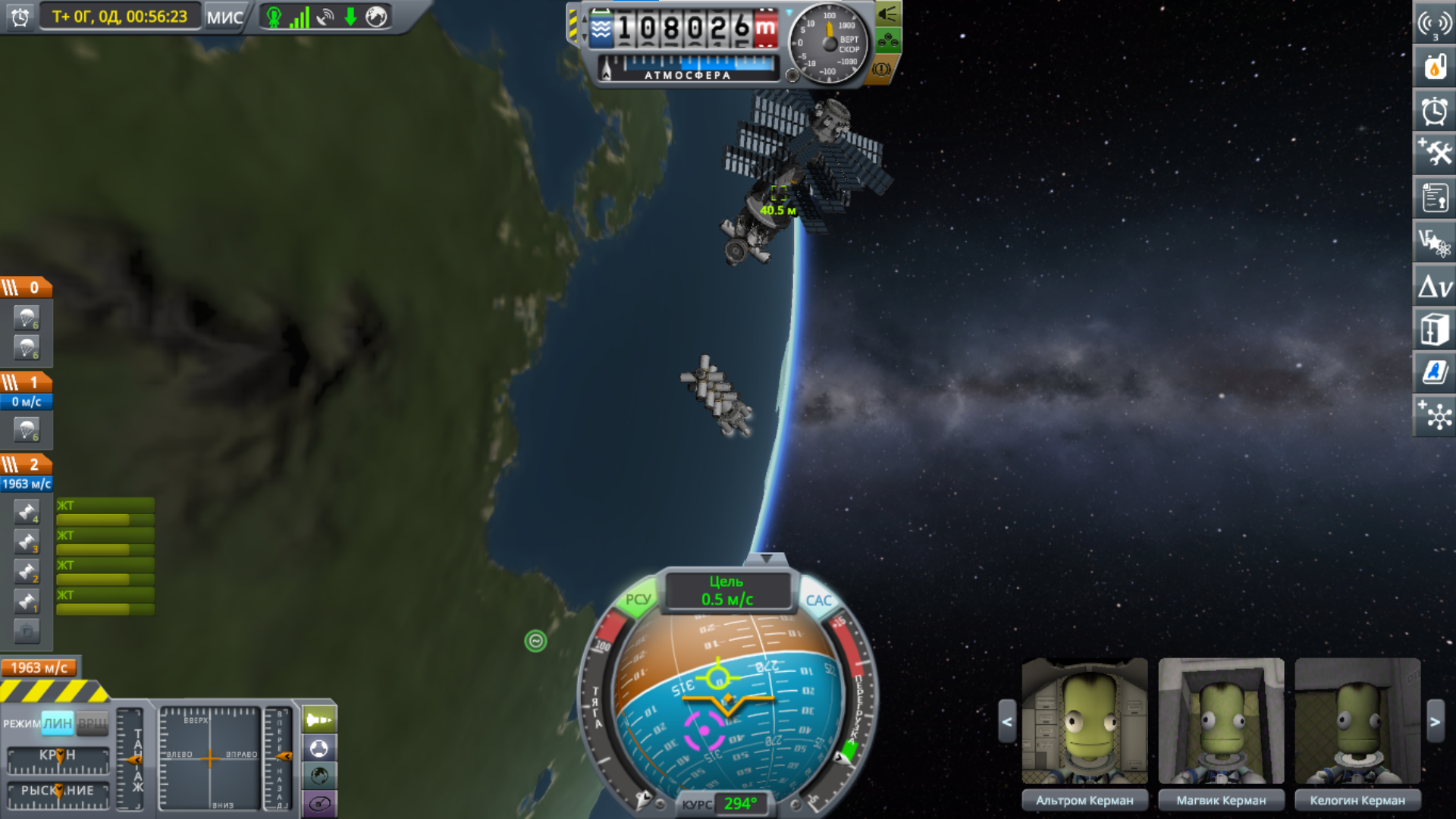Viewport: 1456px width, 819px height.
Task: Open the delta-v (Δv) app
Action: click(1435, 287)
